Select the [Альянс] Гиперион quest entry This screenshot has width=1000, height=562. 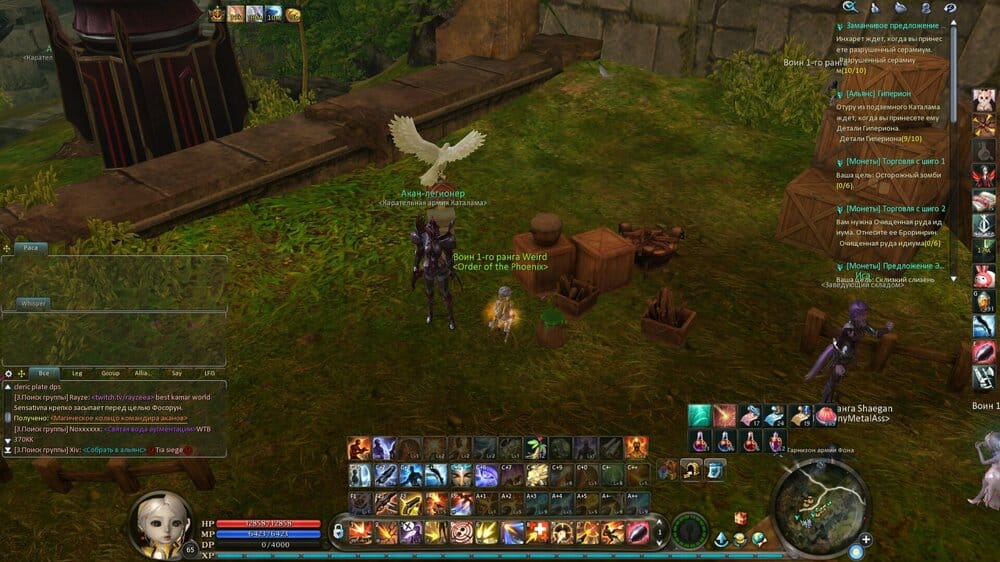(x=877, y=94)
